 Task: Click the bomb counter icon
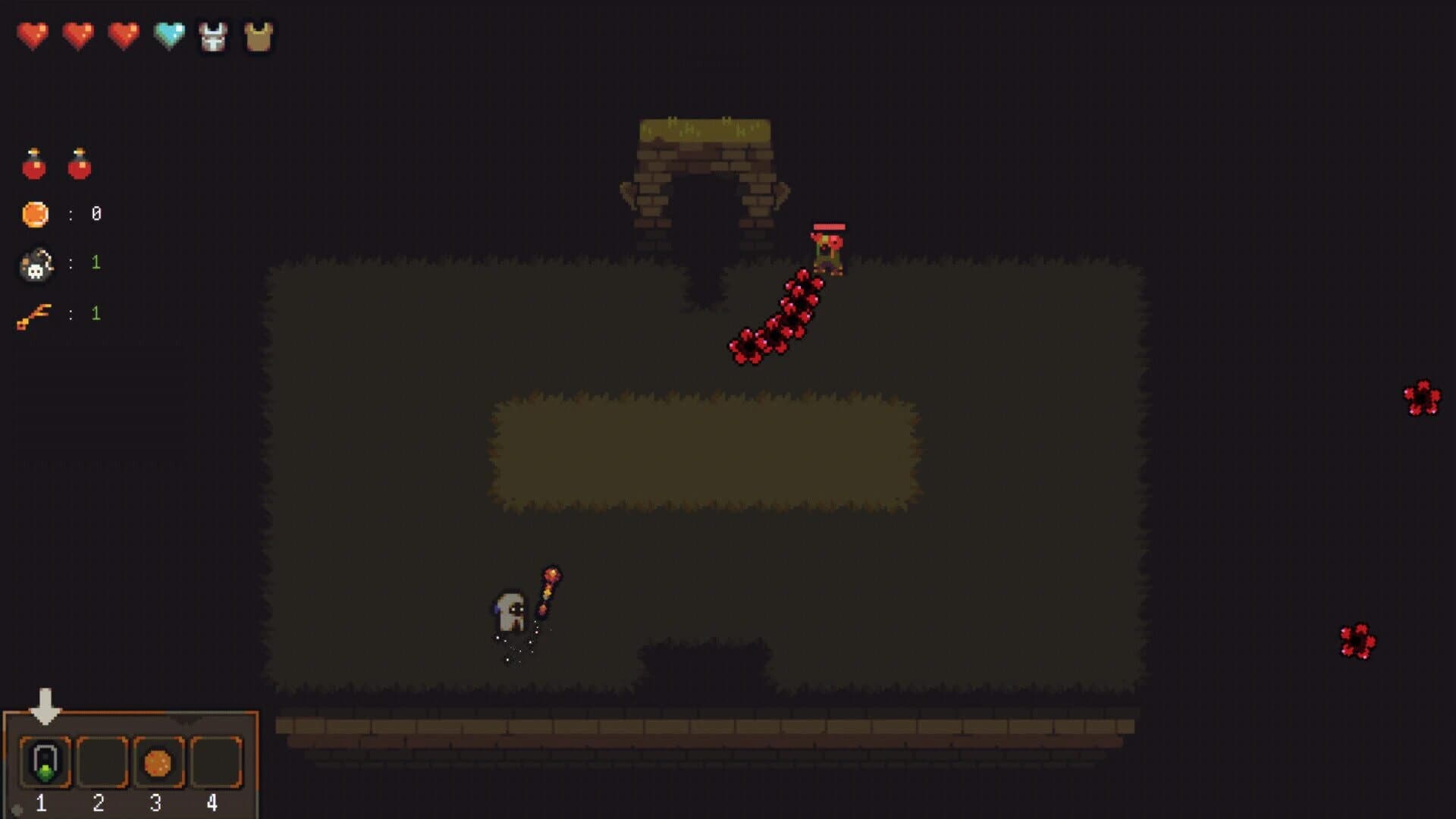pyautogui.click(x=36, y=263)
